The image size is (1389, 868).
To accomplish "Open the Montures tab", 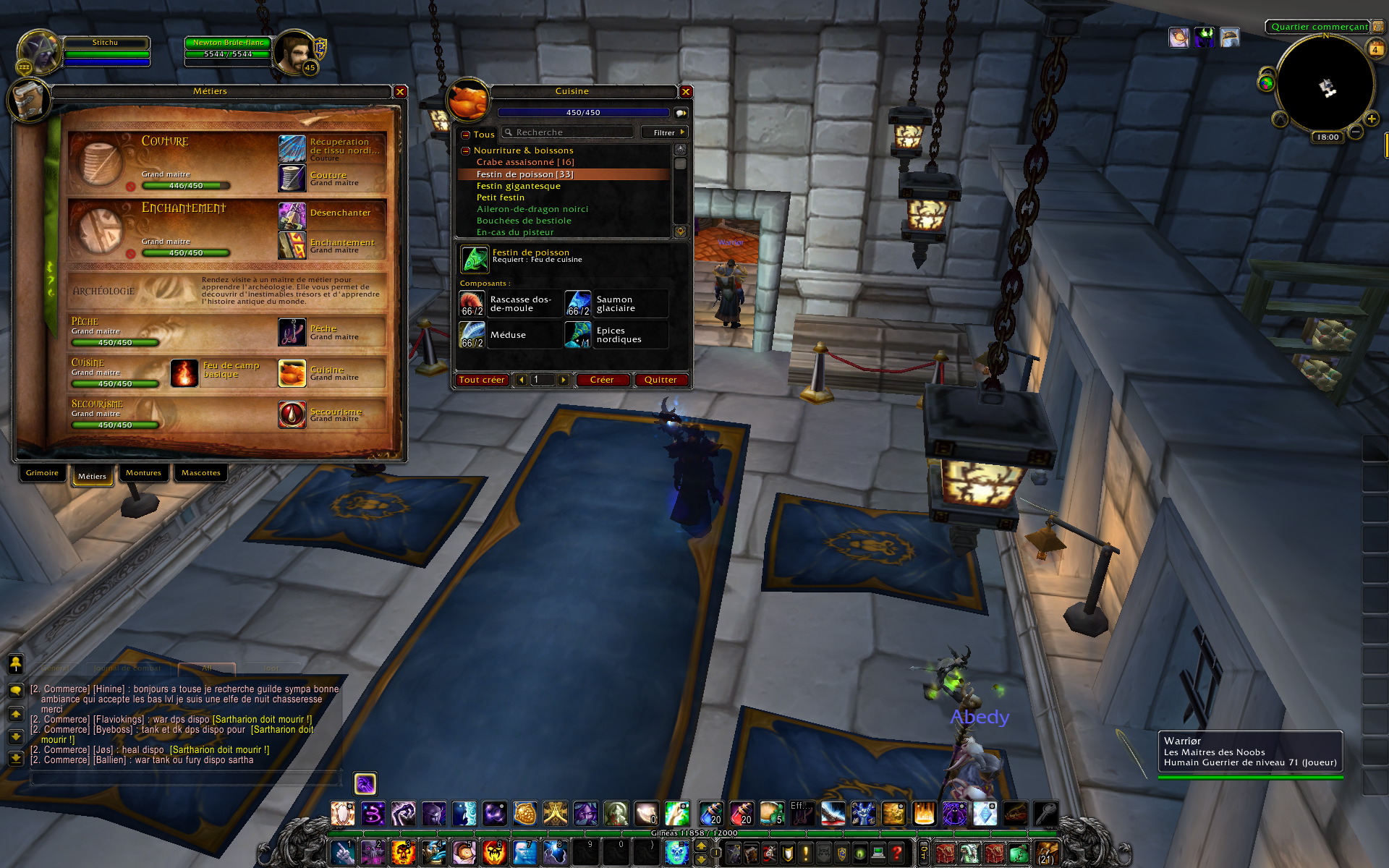I will tap(143, 473).
